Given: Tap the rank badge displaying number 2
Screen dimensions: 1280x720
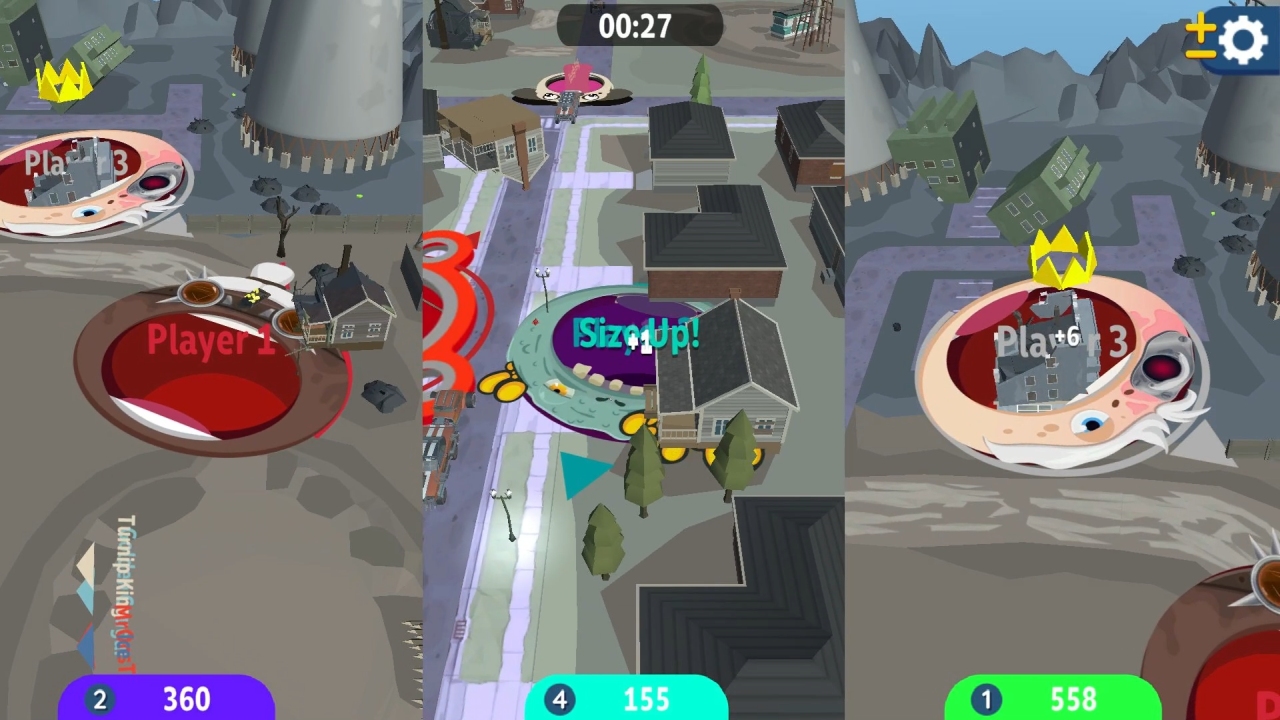Looking at the screenshot, I should (x=99, y=699).
